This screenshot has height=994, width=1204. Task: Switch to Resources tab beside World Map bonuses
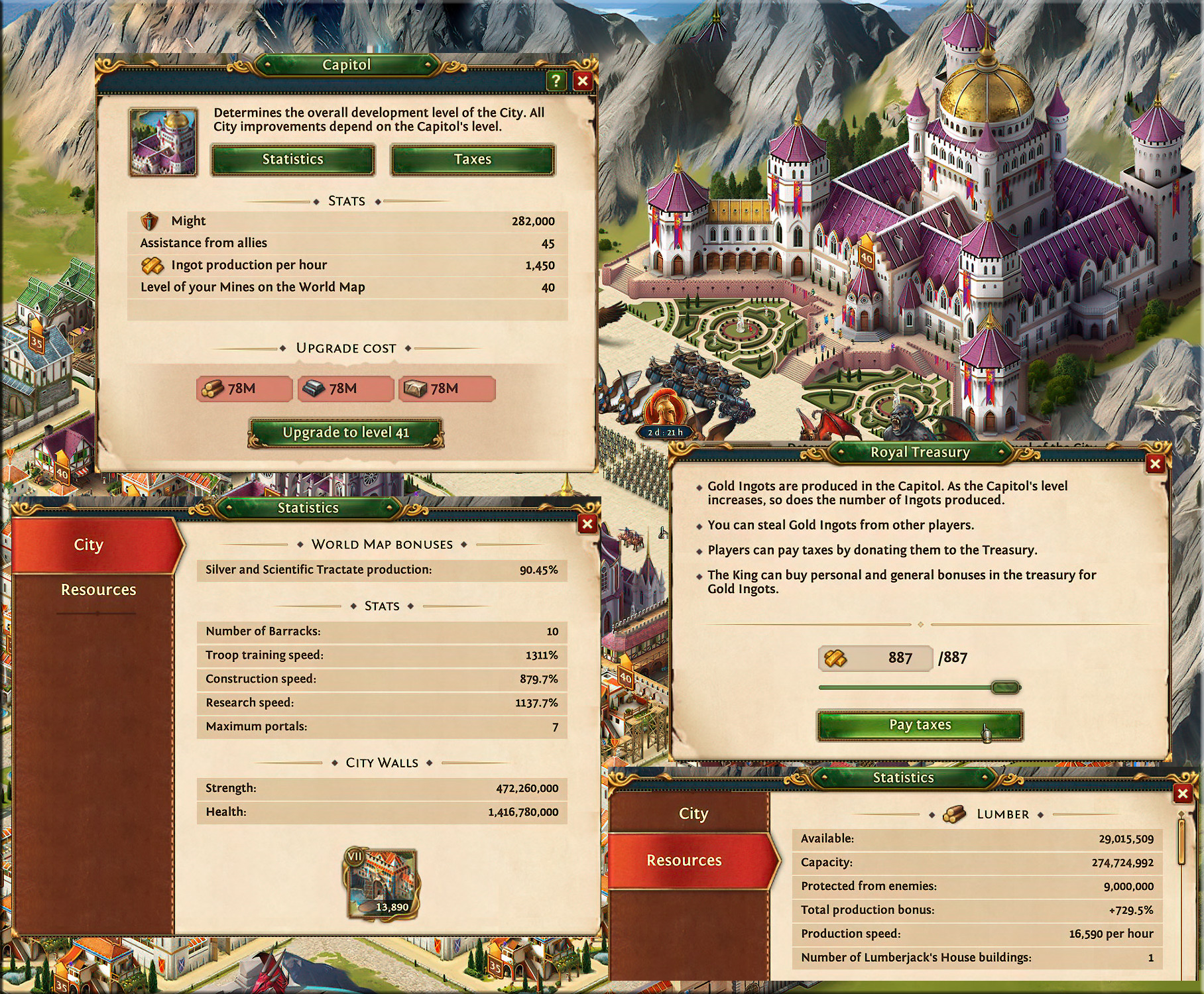[98, 590]
